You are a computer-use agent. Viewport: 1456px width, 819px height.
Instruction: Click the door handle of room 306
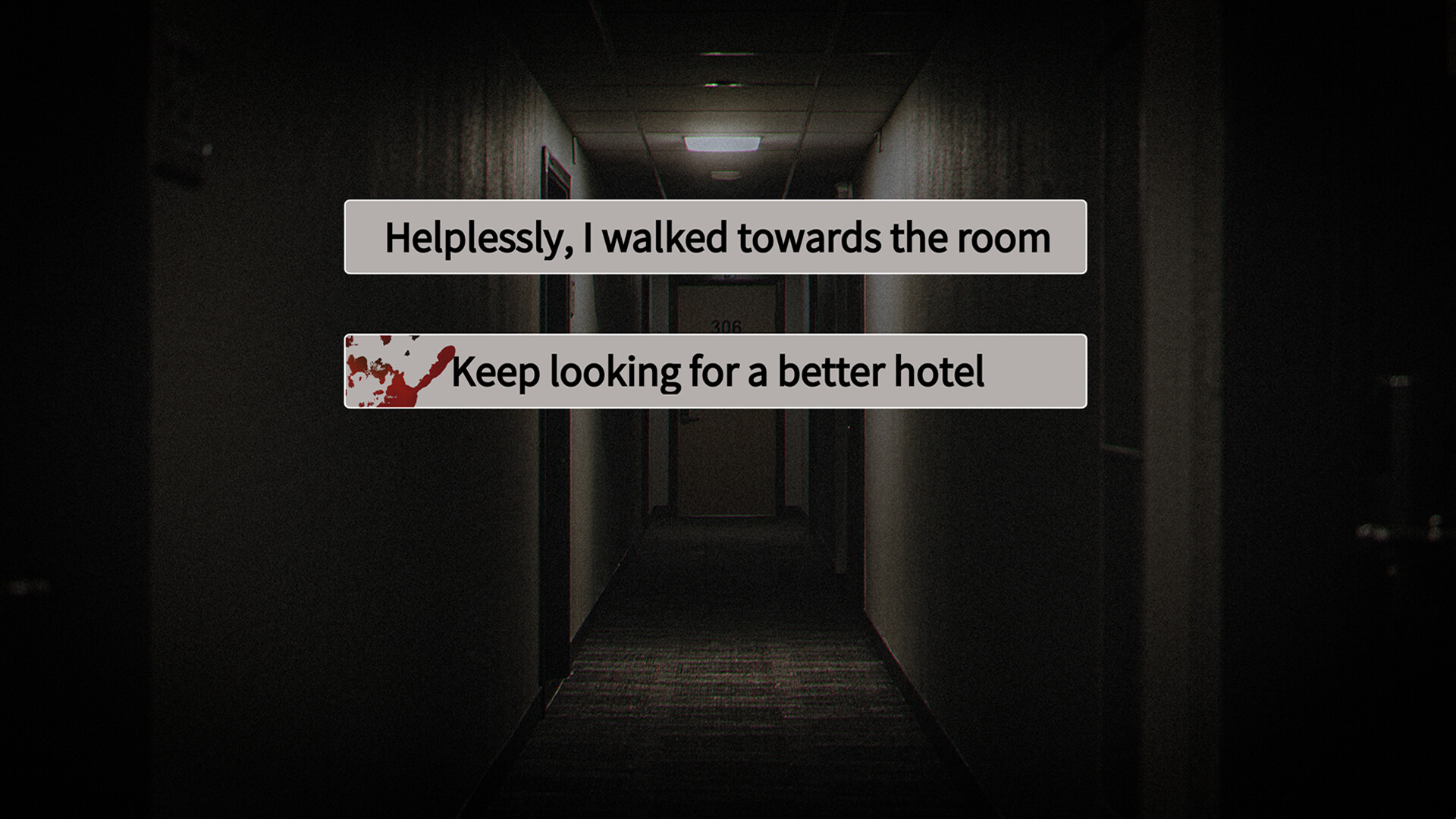click(x=689, y=419)
